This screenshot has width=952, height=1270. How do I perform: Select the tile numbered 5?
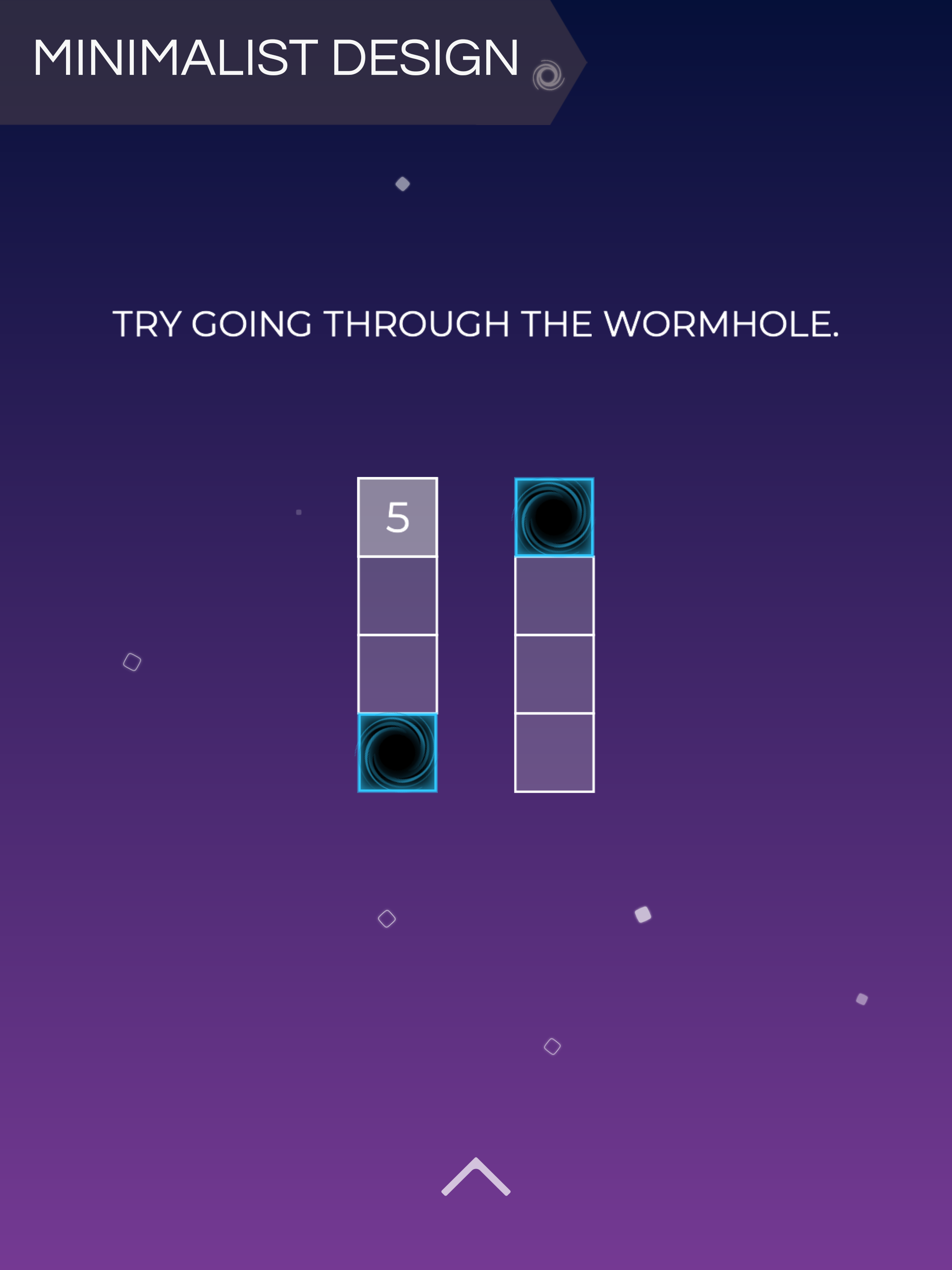(397, 517)
